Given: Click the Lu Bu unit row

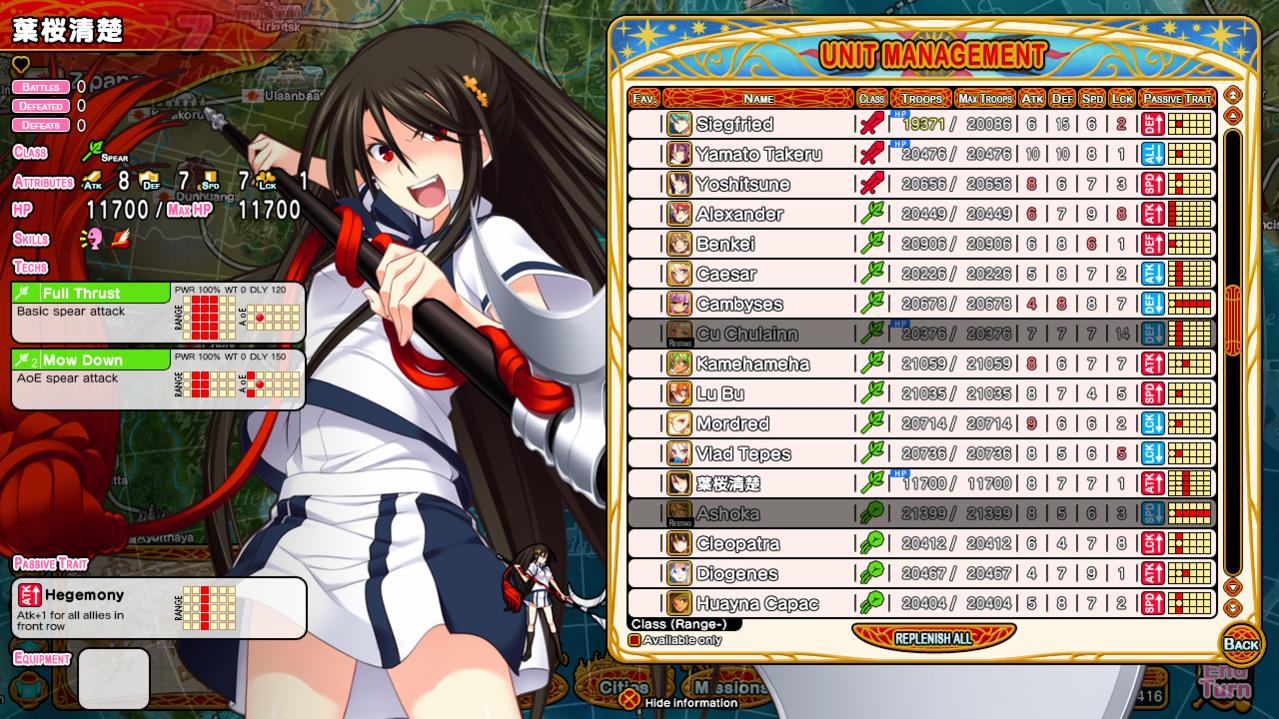Looking at the screenshot, I should [720, 394].
